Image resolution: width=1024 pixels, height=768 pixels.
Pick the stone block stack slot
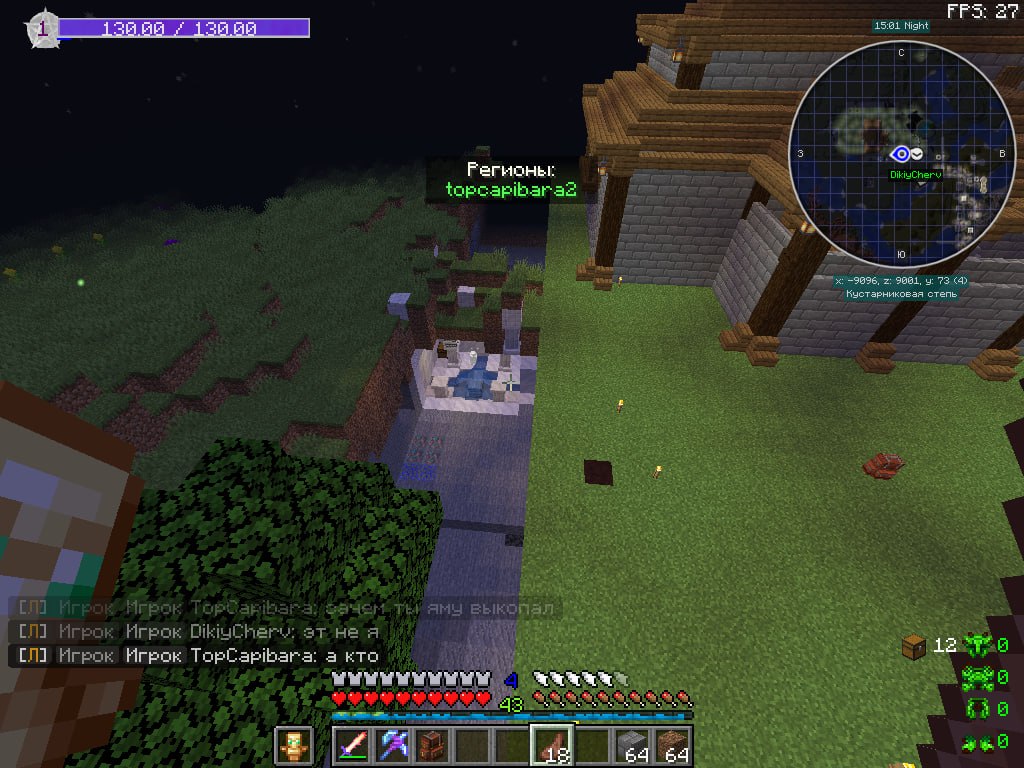(632, 746)
